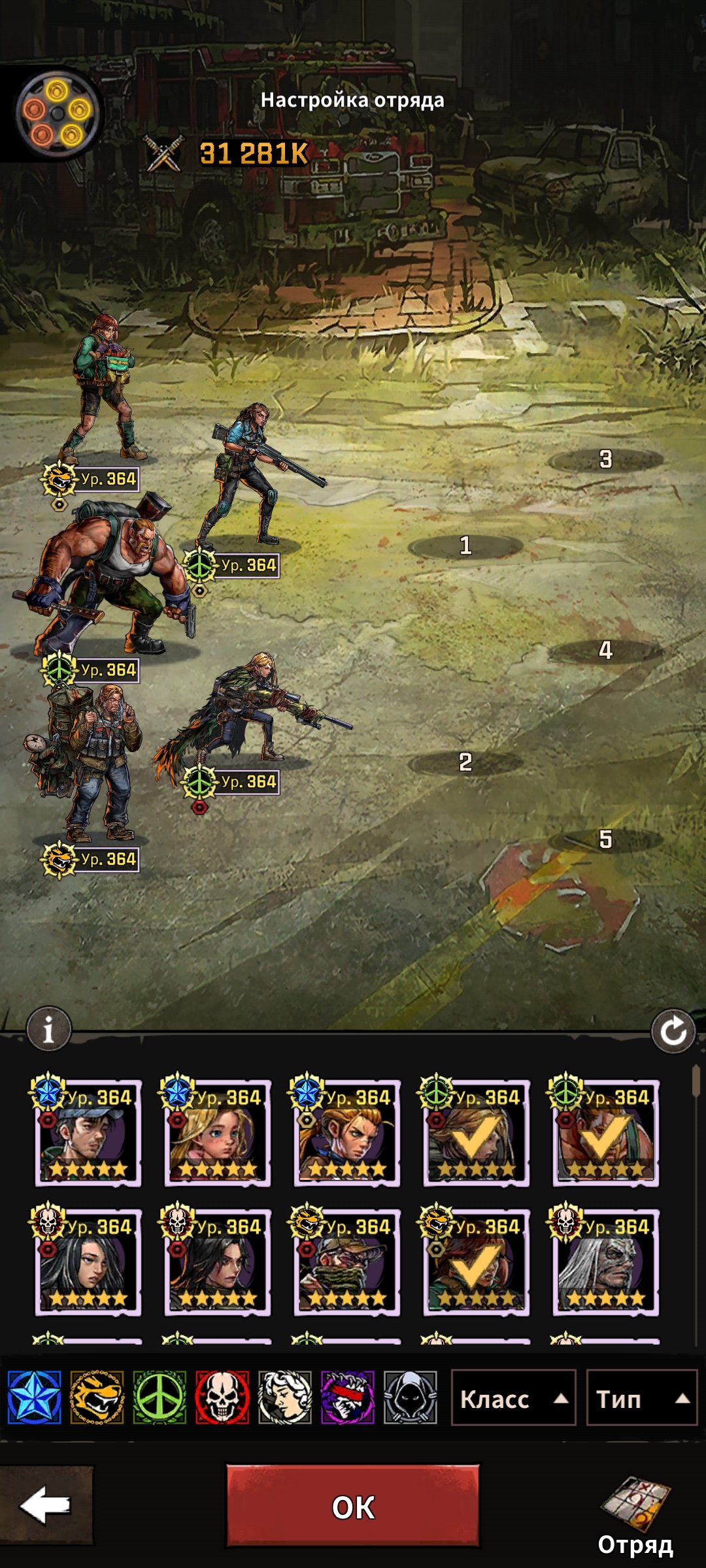Reset the squad with the circular arrow button
Screen dimensions: 706x1568
(x=673, y=1032)
